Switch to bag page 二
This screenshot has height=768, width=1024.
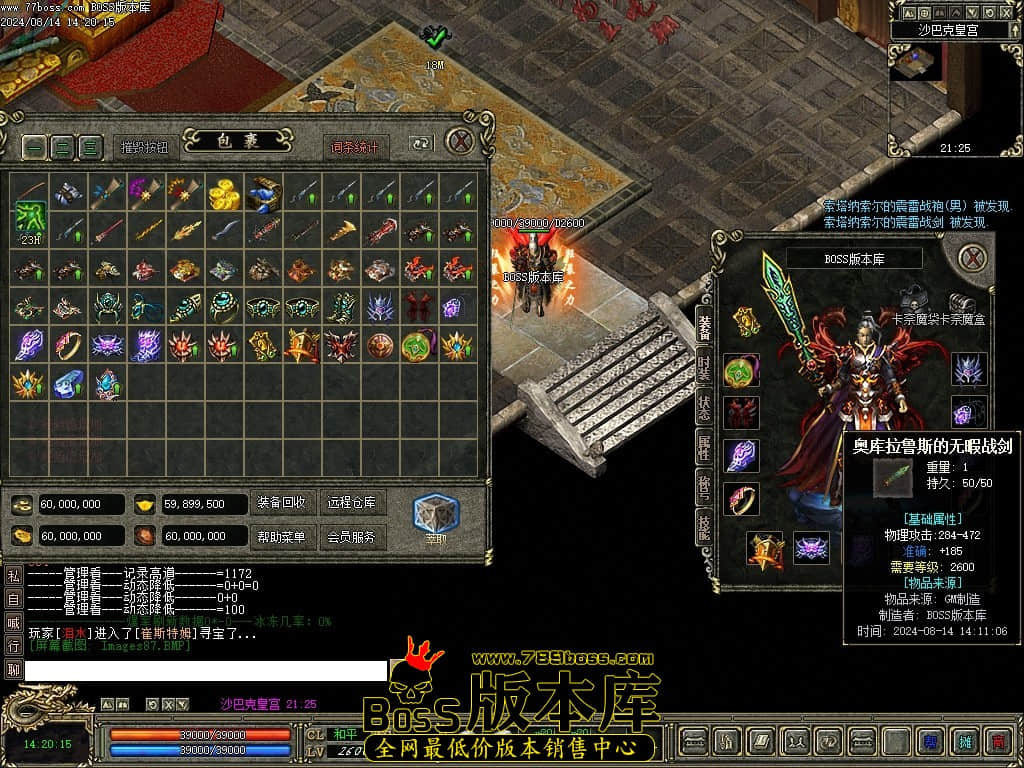62,147
